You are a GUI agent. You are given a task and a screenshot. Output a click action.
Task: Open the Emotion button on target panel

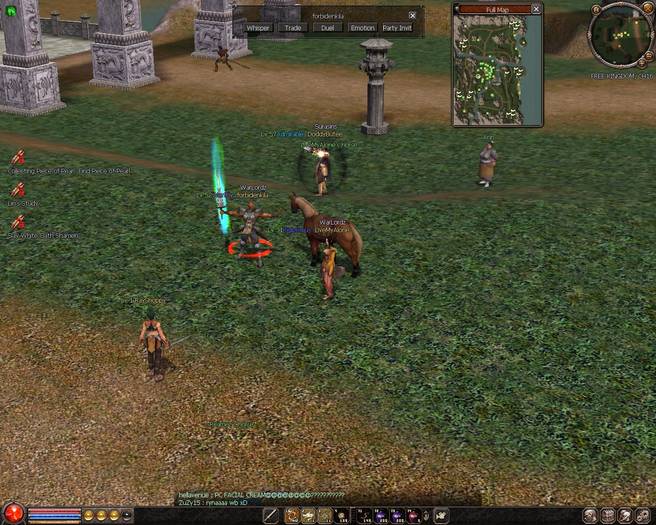pos(362,28)
